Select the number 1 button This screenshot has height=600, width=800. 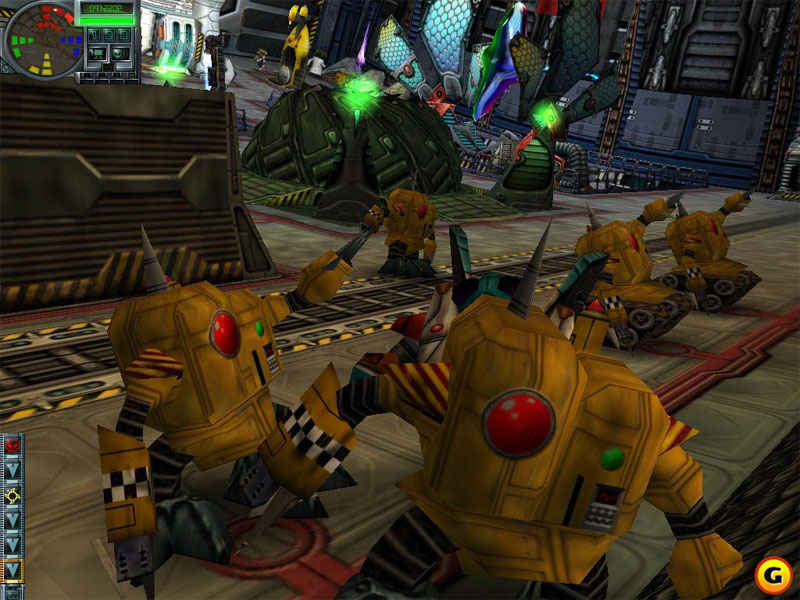click(x=94, y=35)
